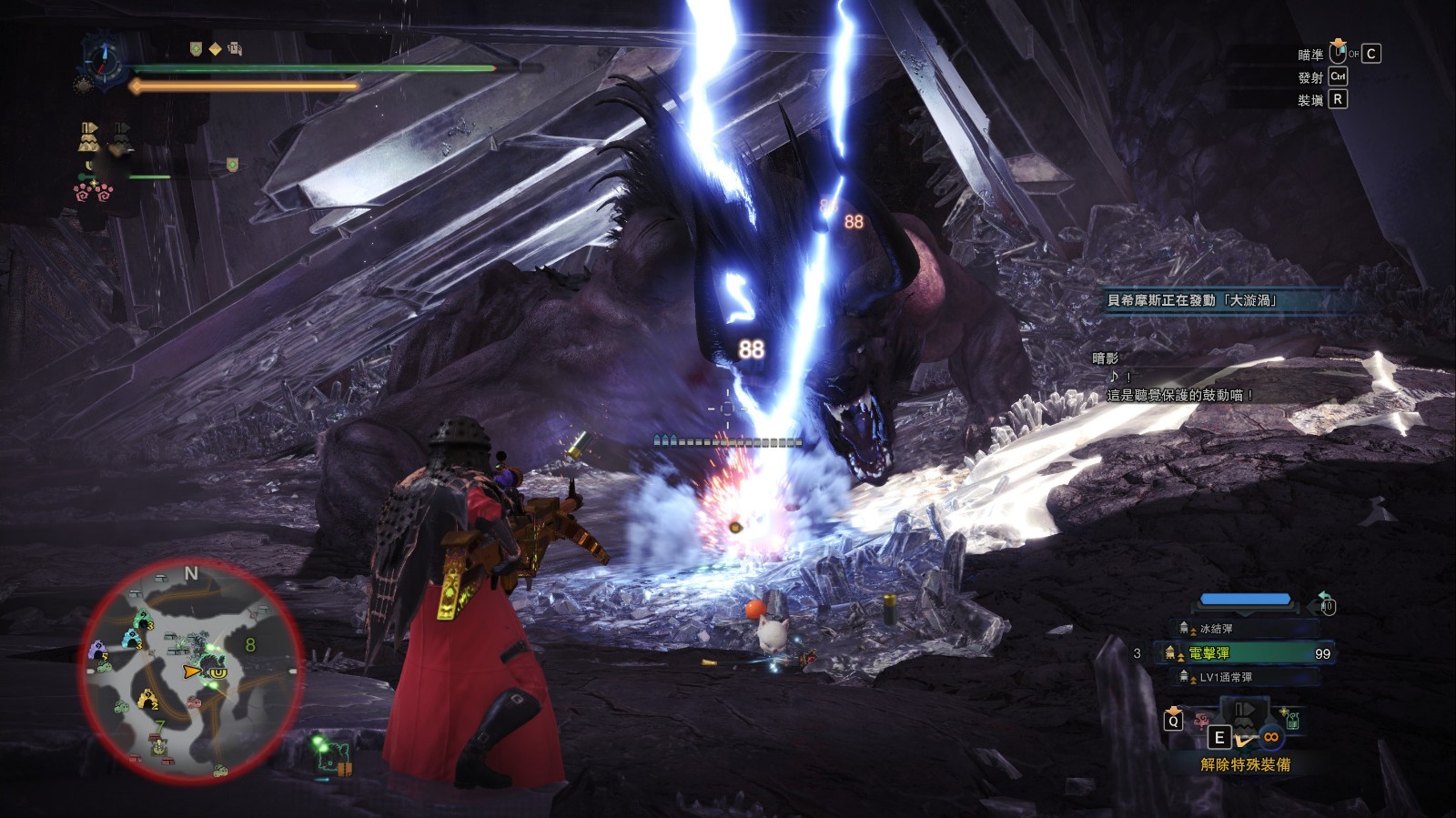
Task: Open the circular red-ringed minimap
Action: [190, 672]
